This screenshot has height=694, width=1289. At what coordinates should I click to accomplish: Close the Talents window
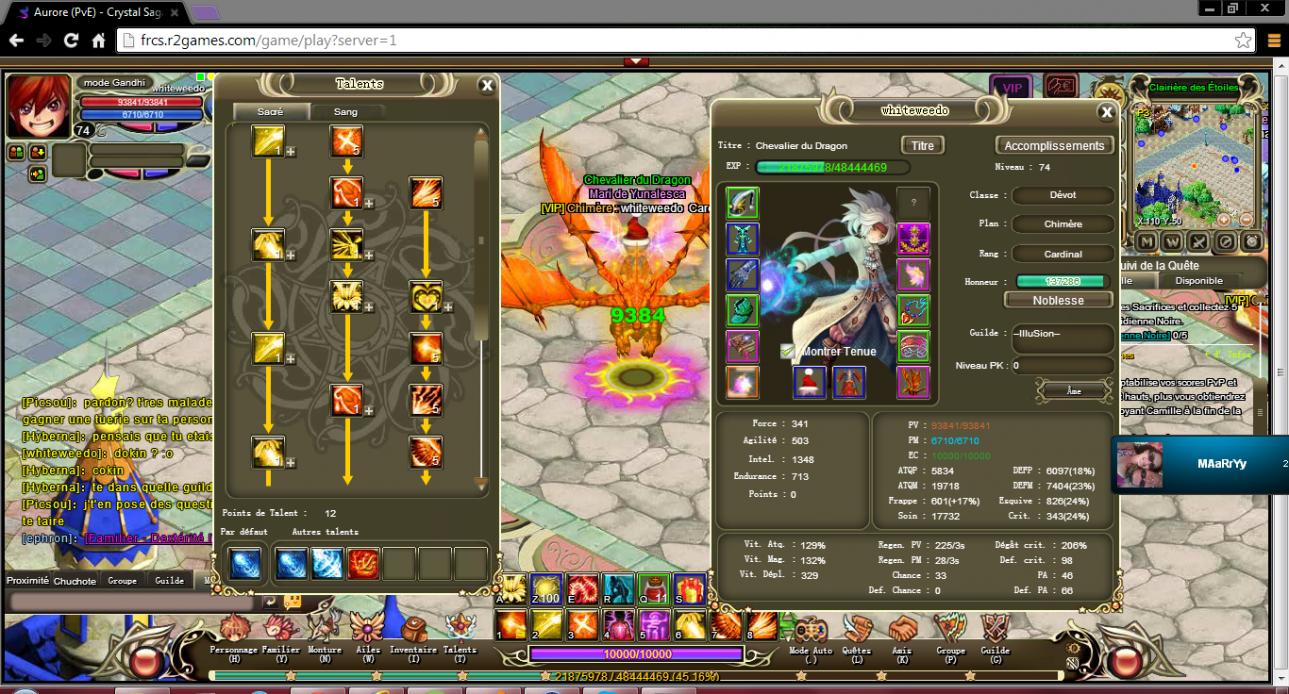487,86
